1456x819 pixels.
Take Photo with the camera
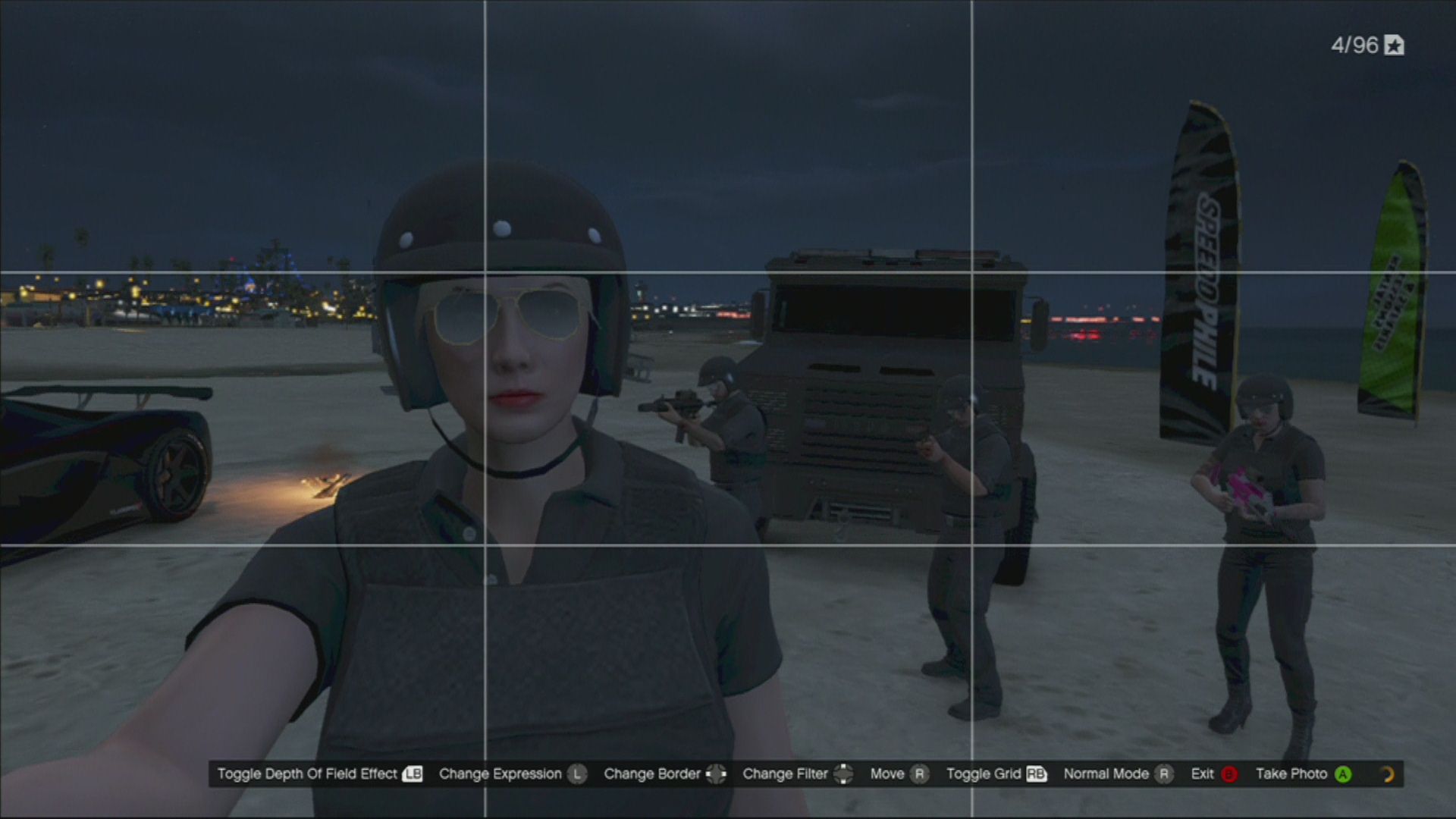point(1302,773)
